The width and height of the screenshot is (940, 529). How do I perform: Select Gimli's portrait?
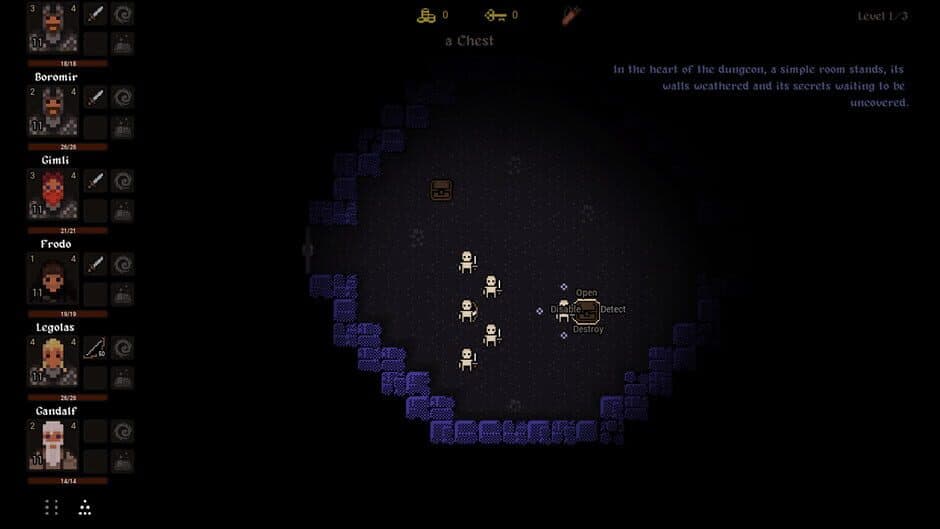coord(52,194)
